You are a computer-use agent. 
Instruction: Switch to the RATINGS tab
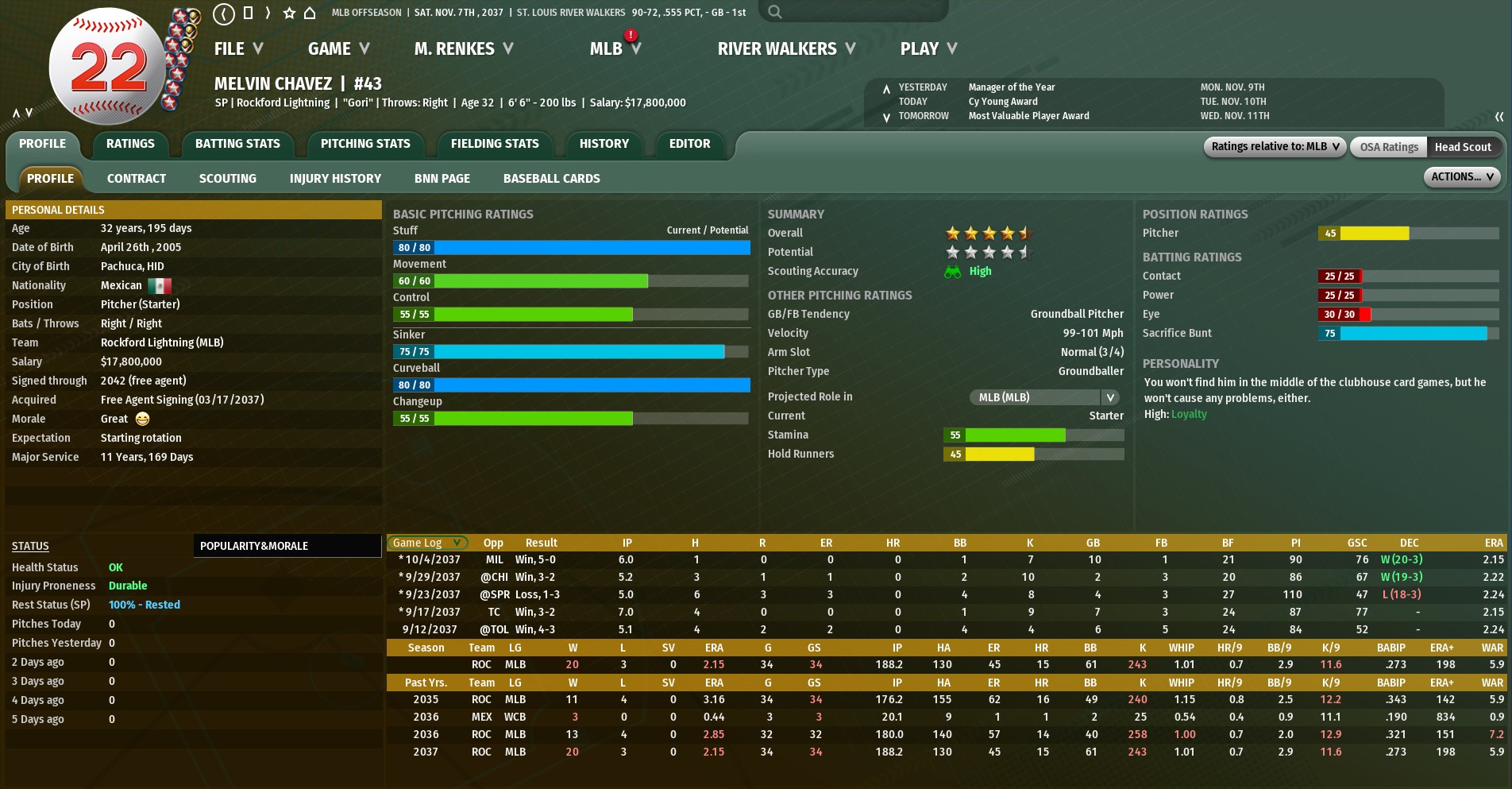click(130, 144)
